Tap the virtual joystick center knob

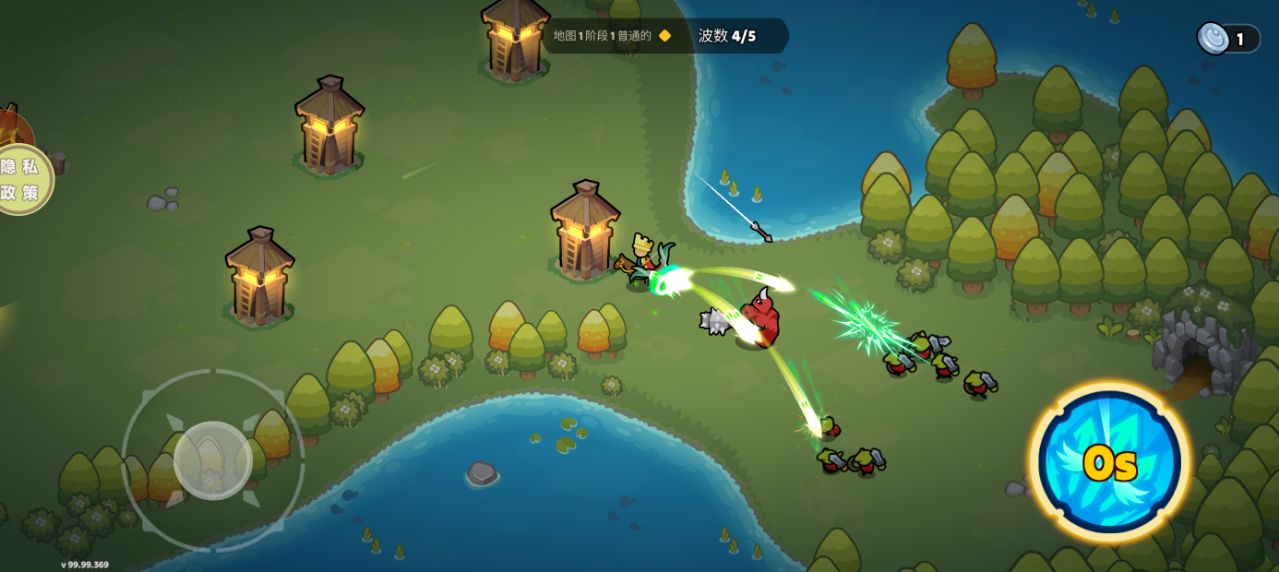pyautogui.click(x=212, y=460)
